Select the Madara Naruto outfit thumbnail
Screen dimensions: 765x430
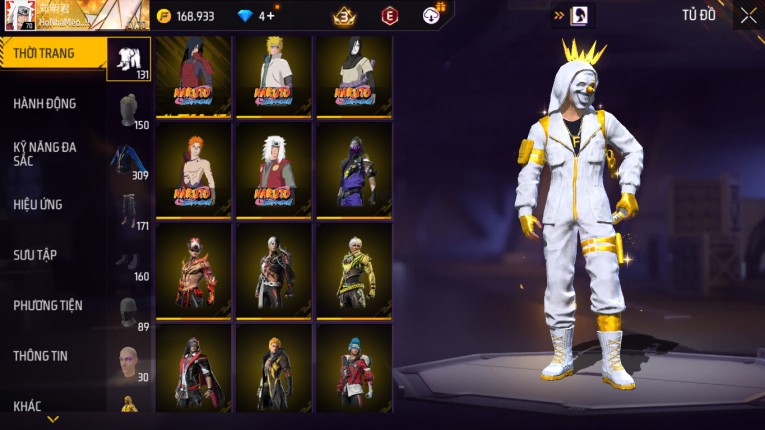click(193, 74)
